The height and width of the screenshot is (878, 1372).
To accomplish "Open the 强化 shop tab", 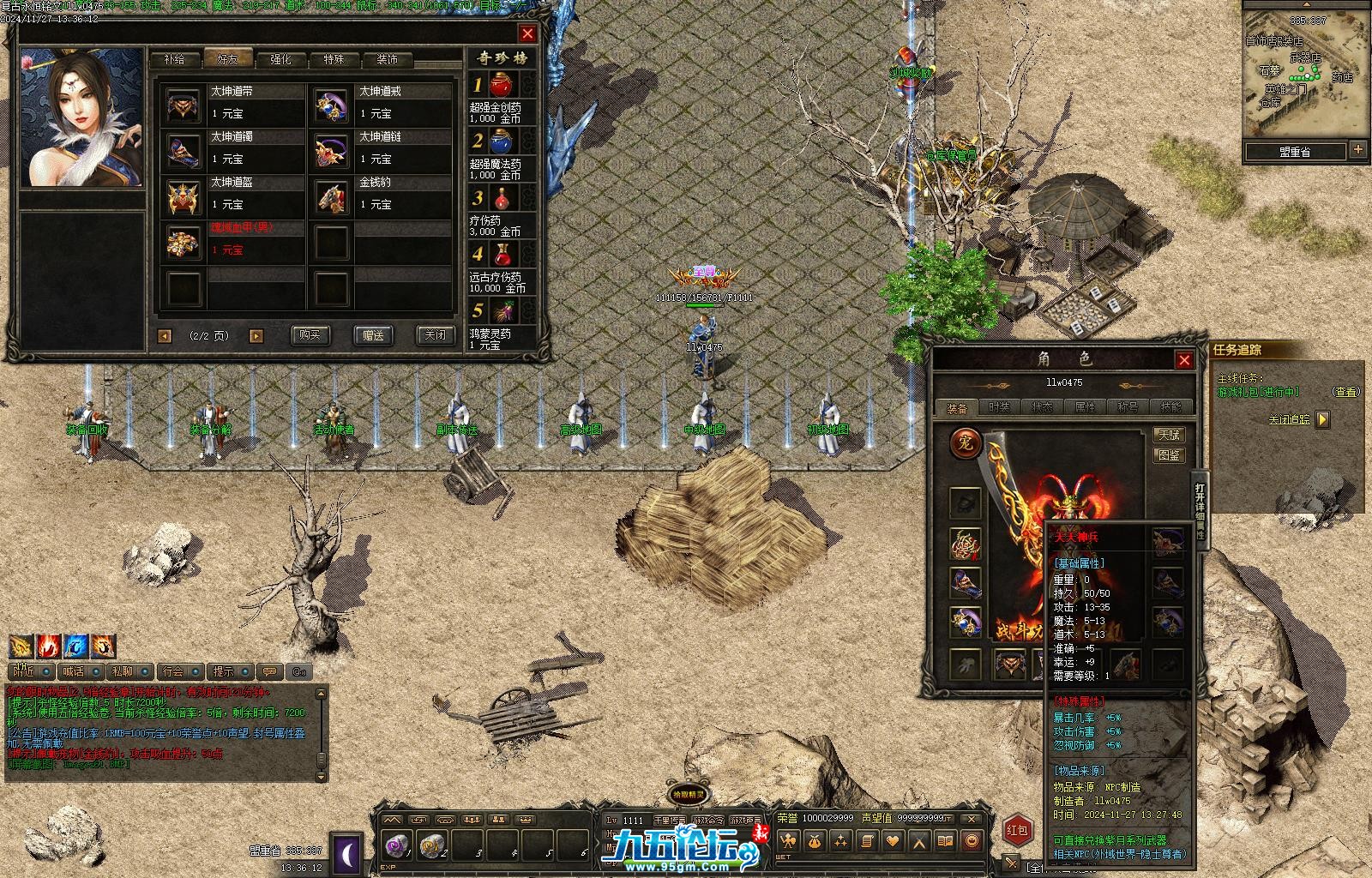I will pos(280,60).
